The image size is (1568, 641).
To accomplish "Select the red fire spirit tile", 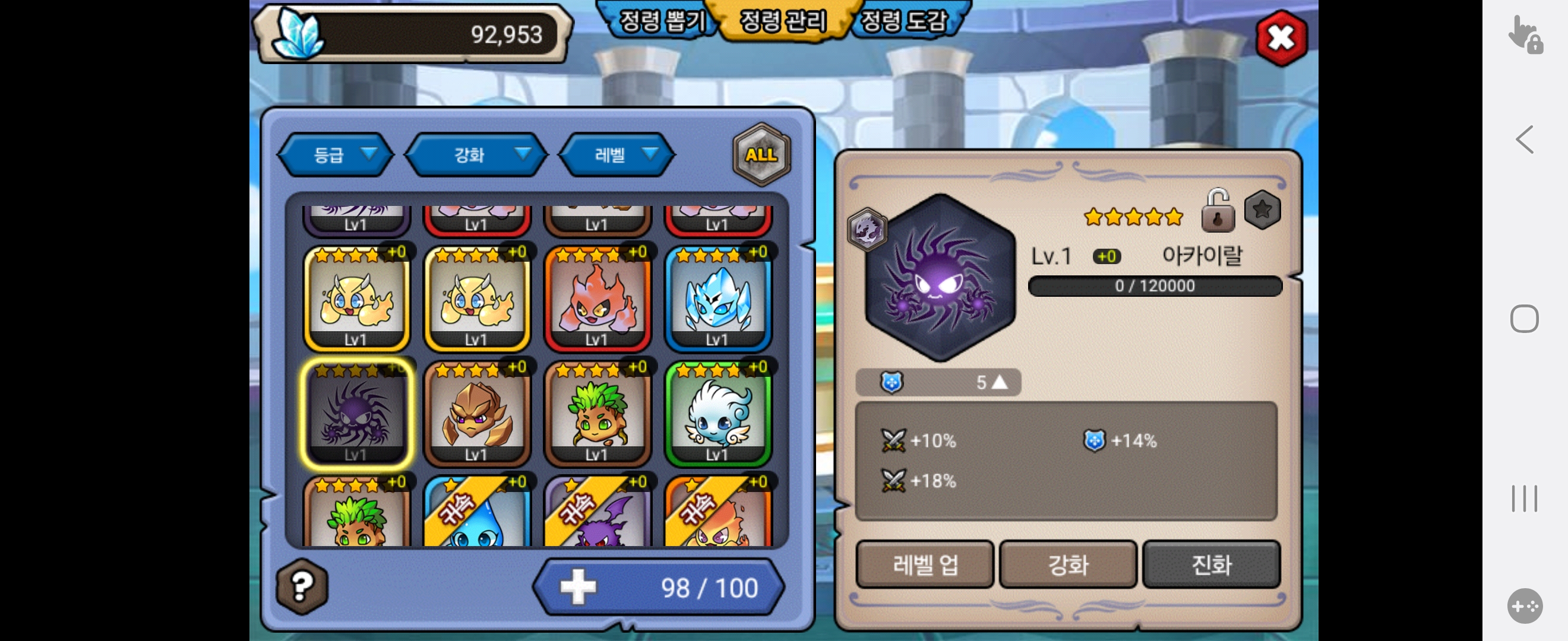I will [x=597, y=299].
